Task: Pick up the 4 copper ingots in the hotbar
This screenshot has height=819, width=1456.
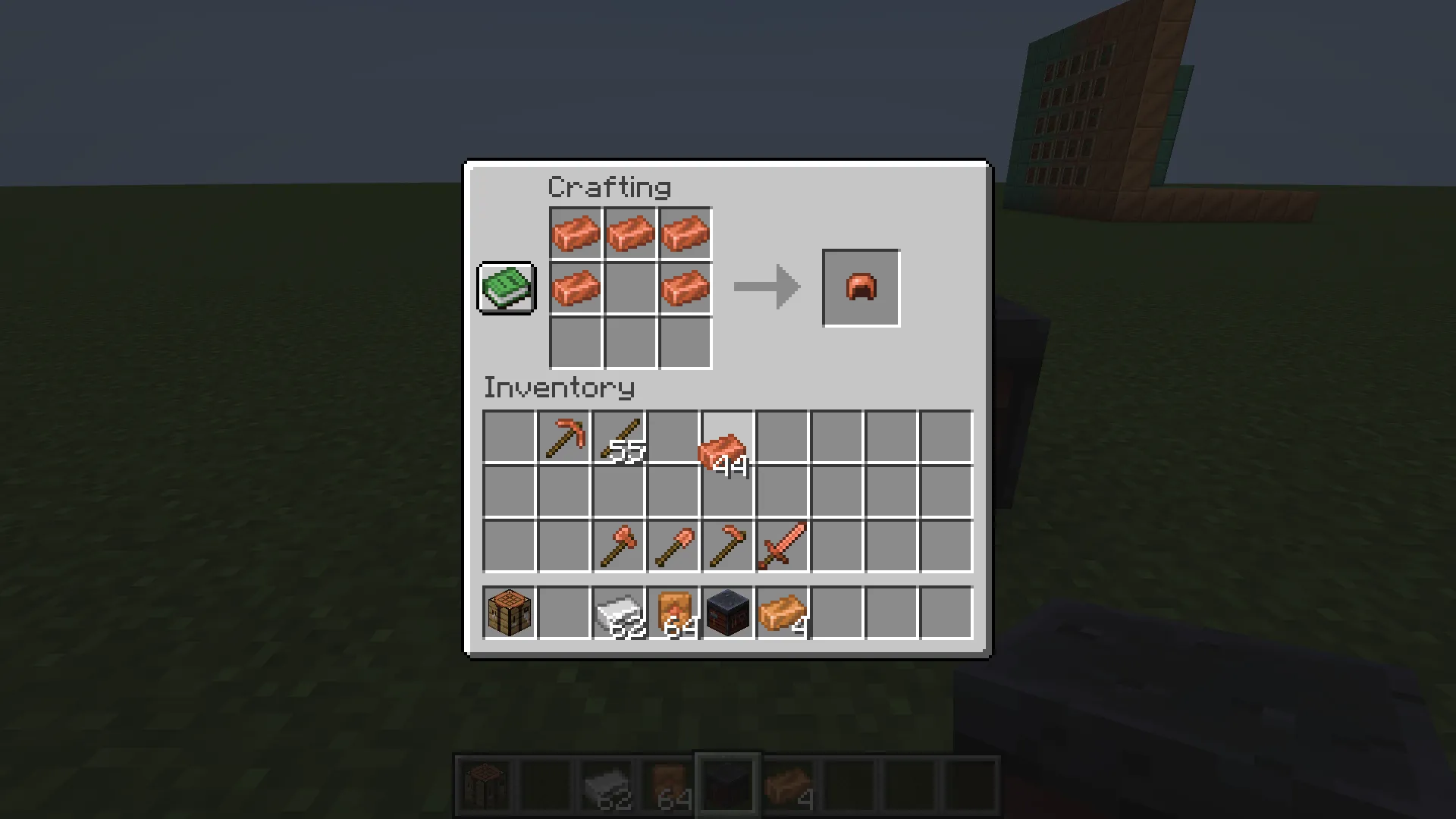Action: (x=782, y=610)
